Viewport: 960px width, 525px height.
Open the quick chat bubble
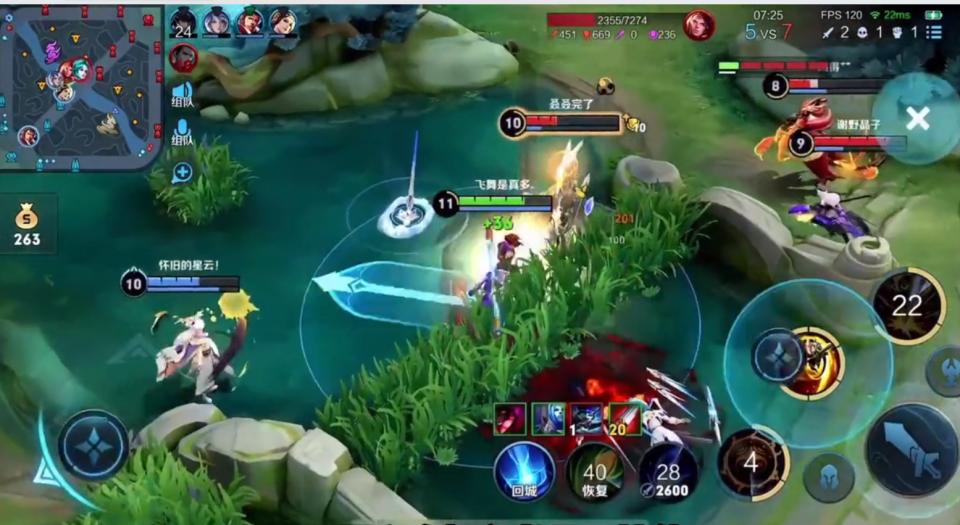182,173
